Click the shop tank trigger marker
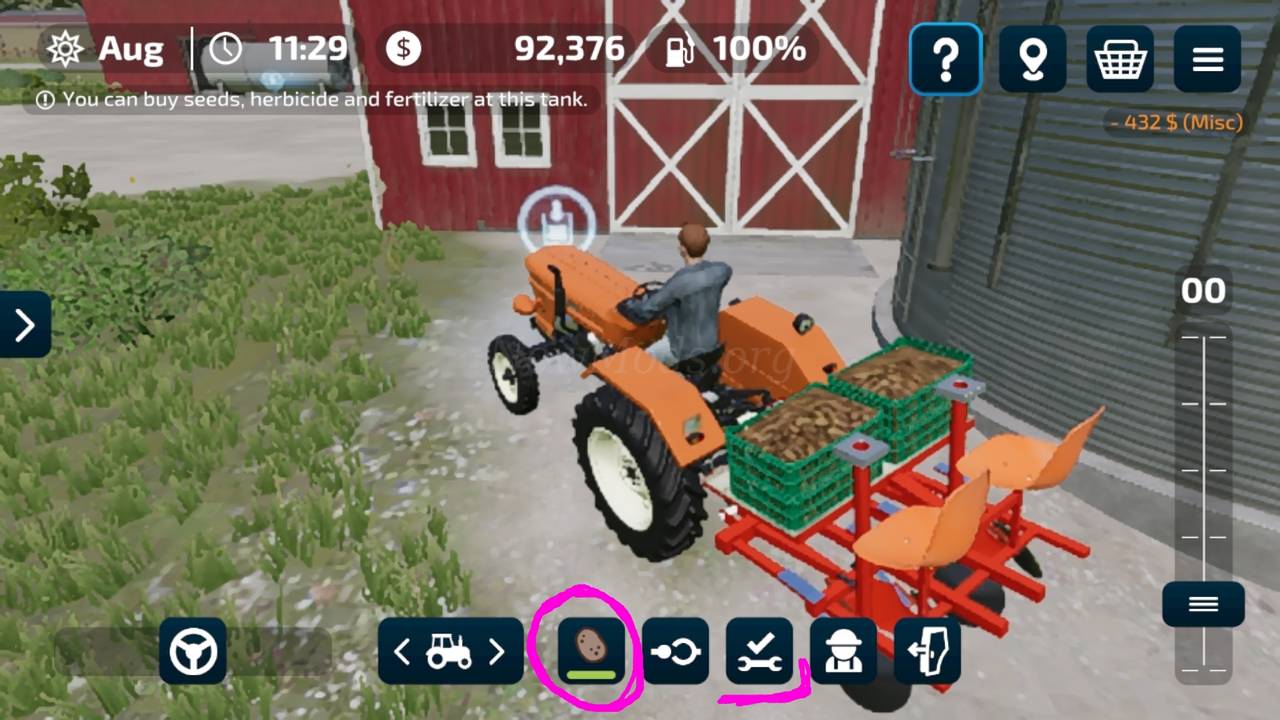Viewport: 1280px width, 720px height. [x=556, y=220]
